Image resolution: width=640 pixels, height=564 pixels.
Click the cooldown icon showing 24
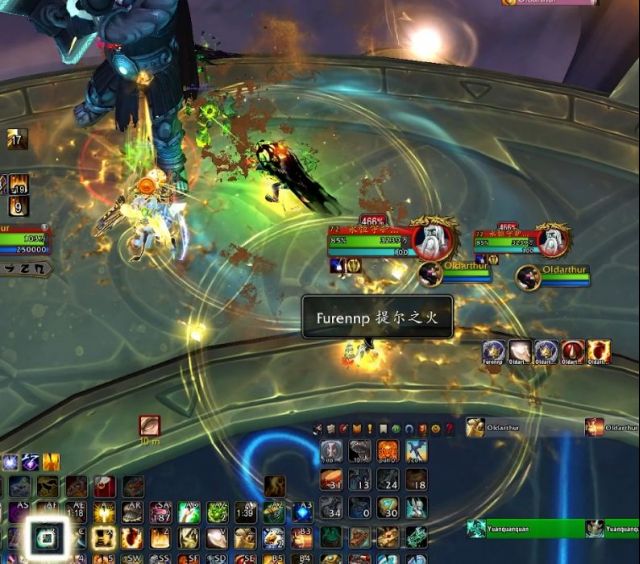[387, 479]
